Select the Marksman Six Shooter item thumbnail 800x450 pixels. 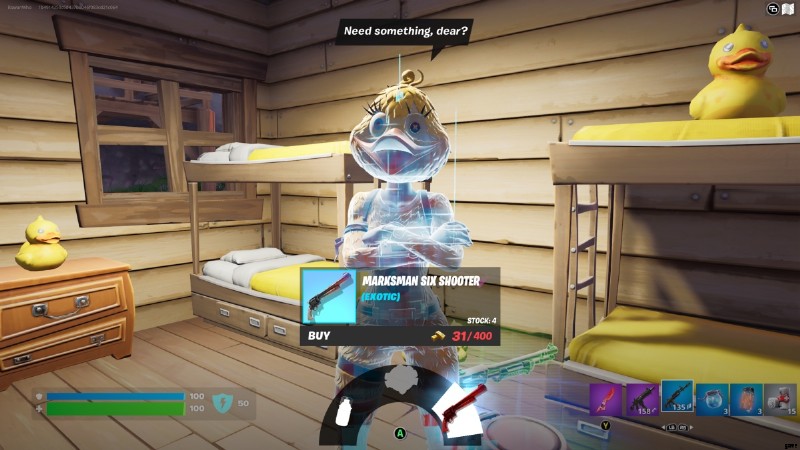click(329, 296)
